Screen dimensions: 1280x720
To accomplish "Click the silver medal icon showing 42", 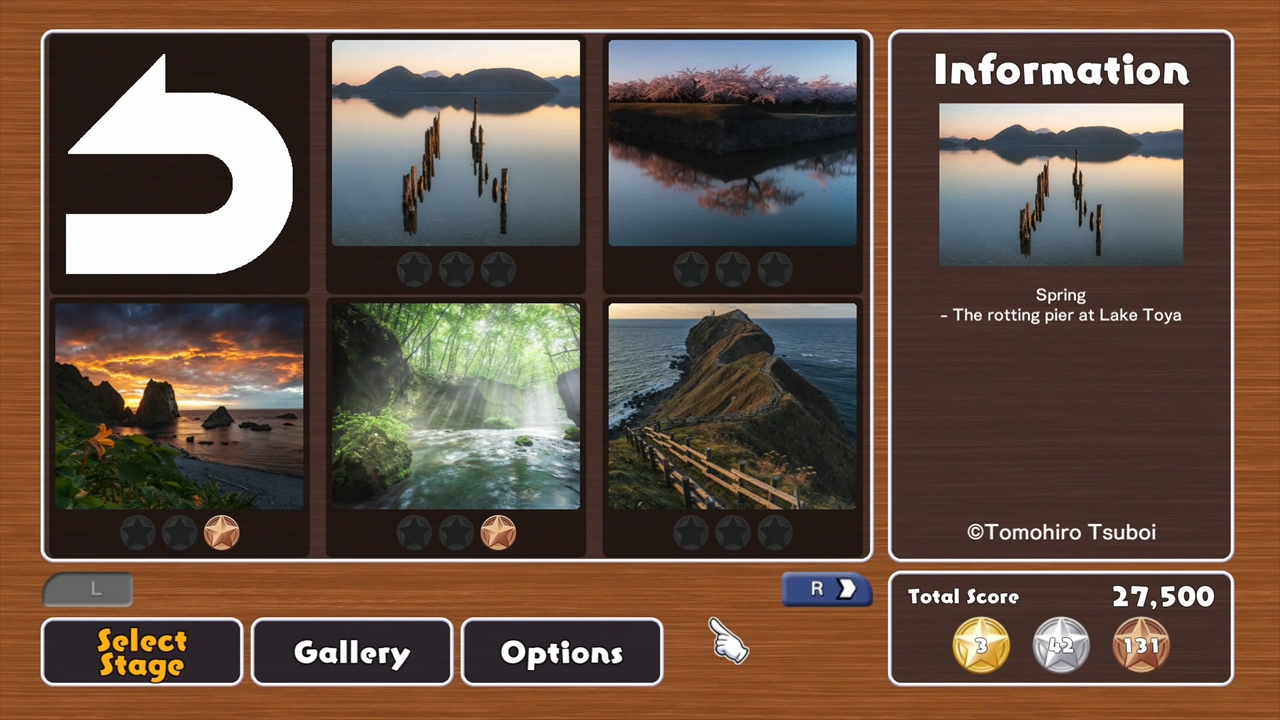I will pyautogui.click(x=1060, y=645).
